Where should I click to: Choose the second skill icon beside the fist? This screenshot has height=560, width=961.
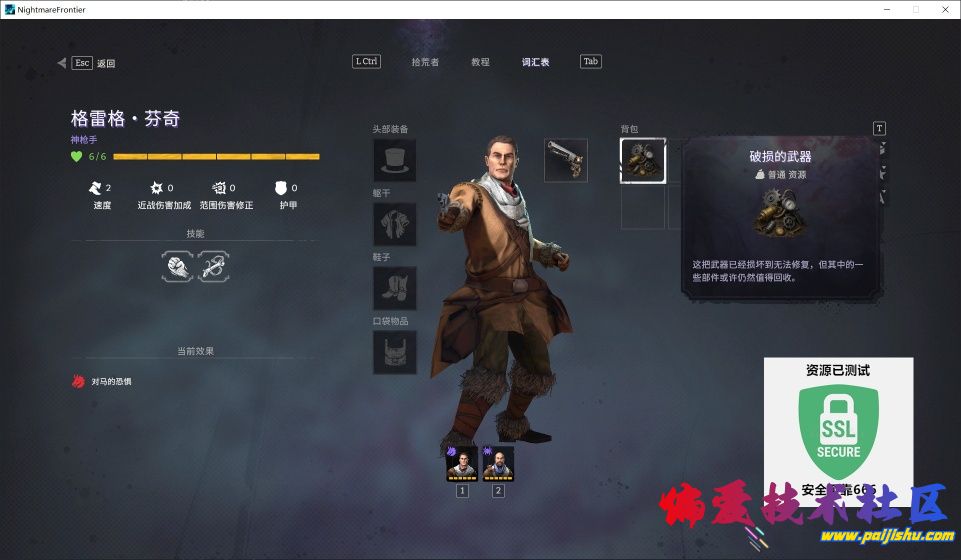[214, 266]
